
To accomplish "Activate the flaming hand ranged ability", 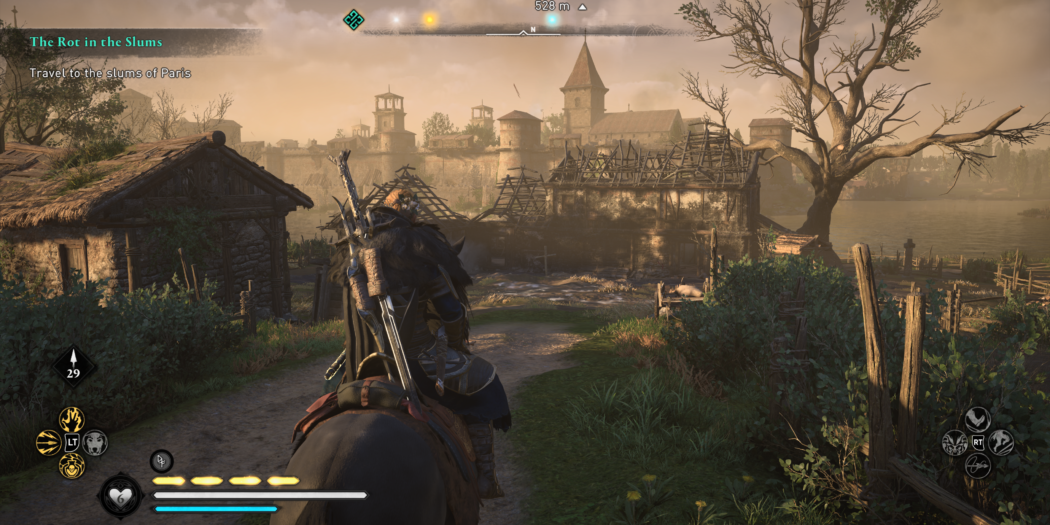I will point(71,419).
